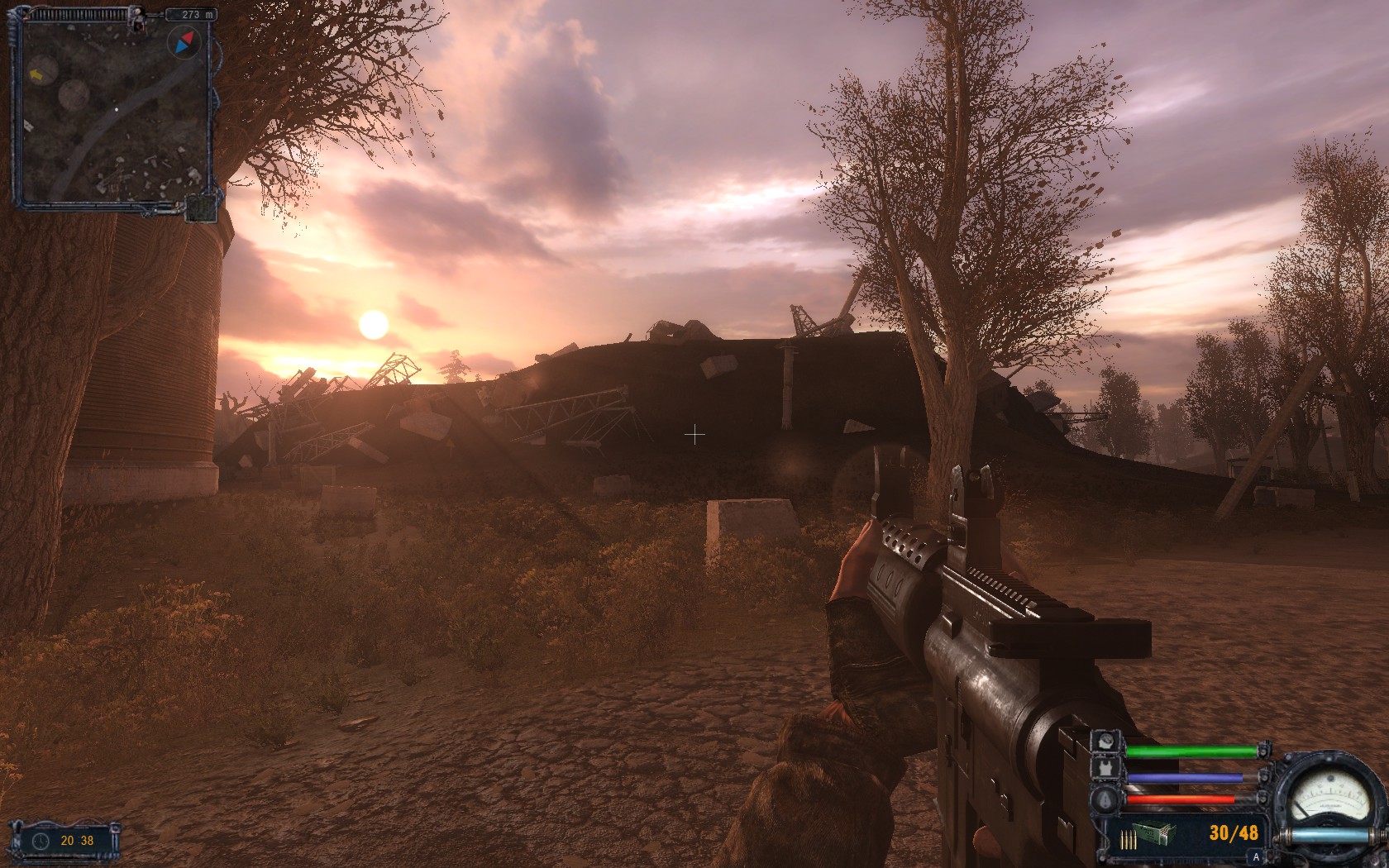Screen dimensions: 1389x868
Task: Select the red-blue compass on the minimap
Action: click(184, 41)
